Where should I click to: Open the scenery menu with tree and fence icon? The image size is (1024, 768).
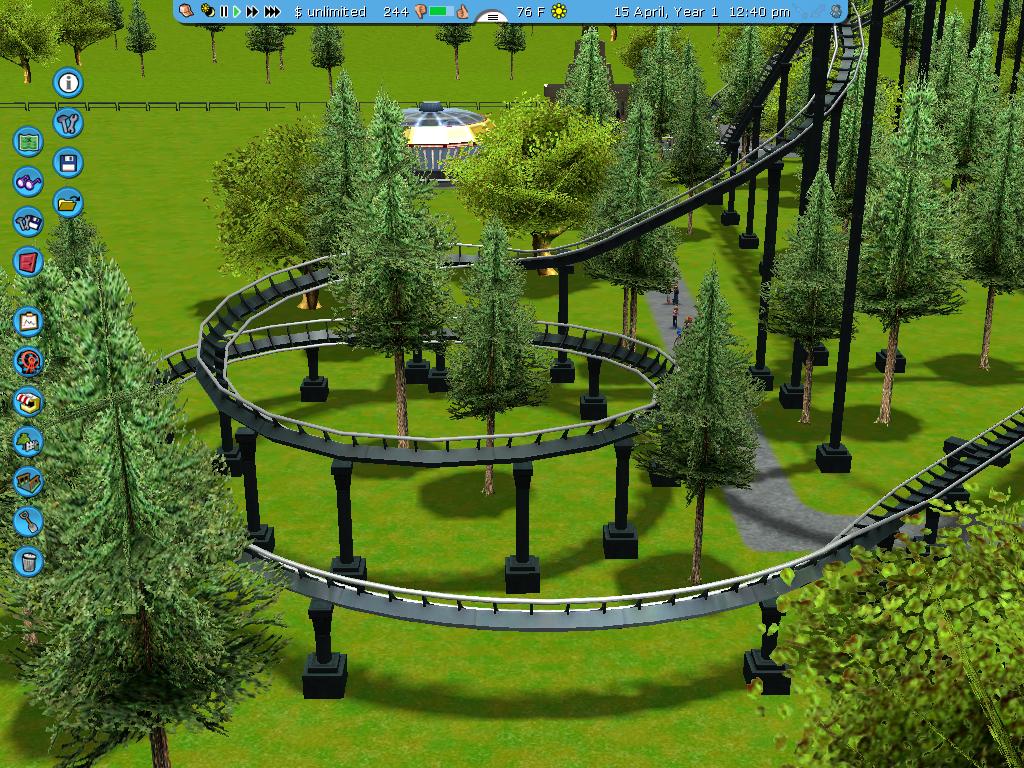(29, 441)
